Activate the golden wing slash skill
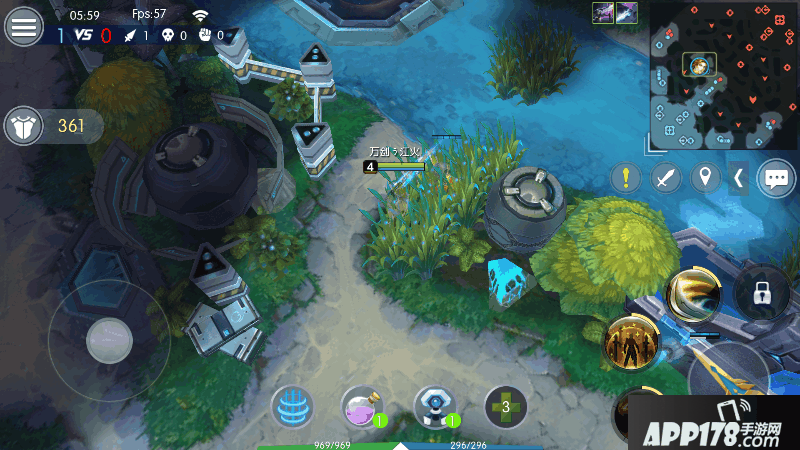The image size is (800, 450). 692,293
